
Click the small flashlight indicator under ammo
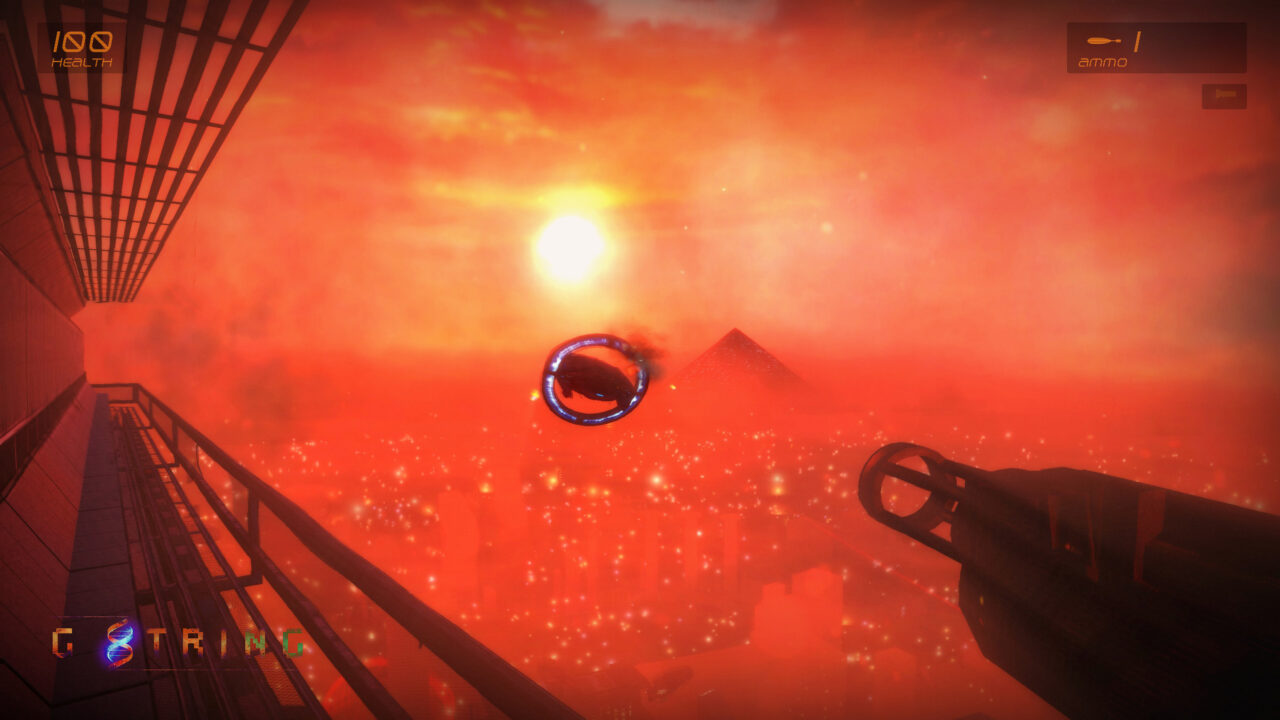(x=1224, y=96)
